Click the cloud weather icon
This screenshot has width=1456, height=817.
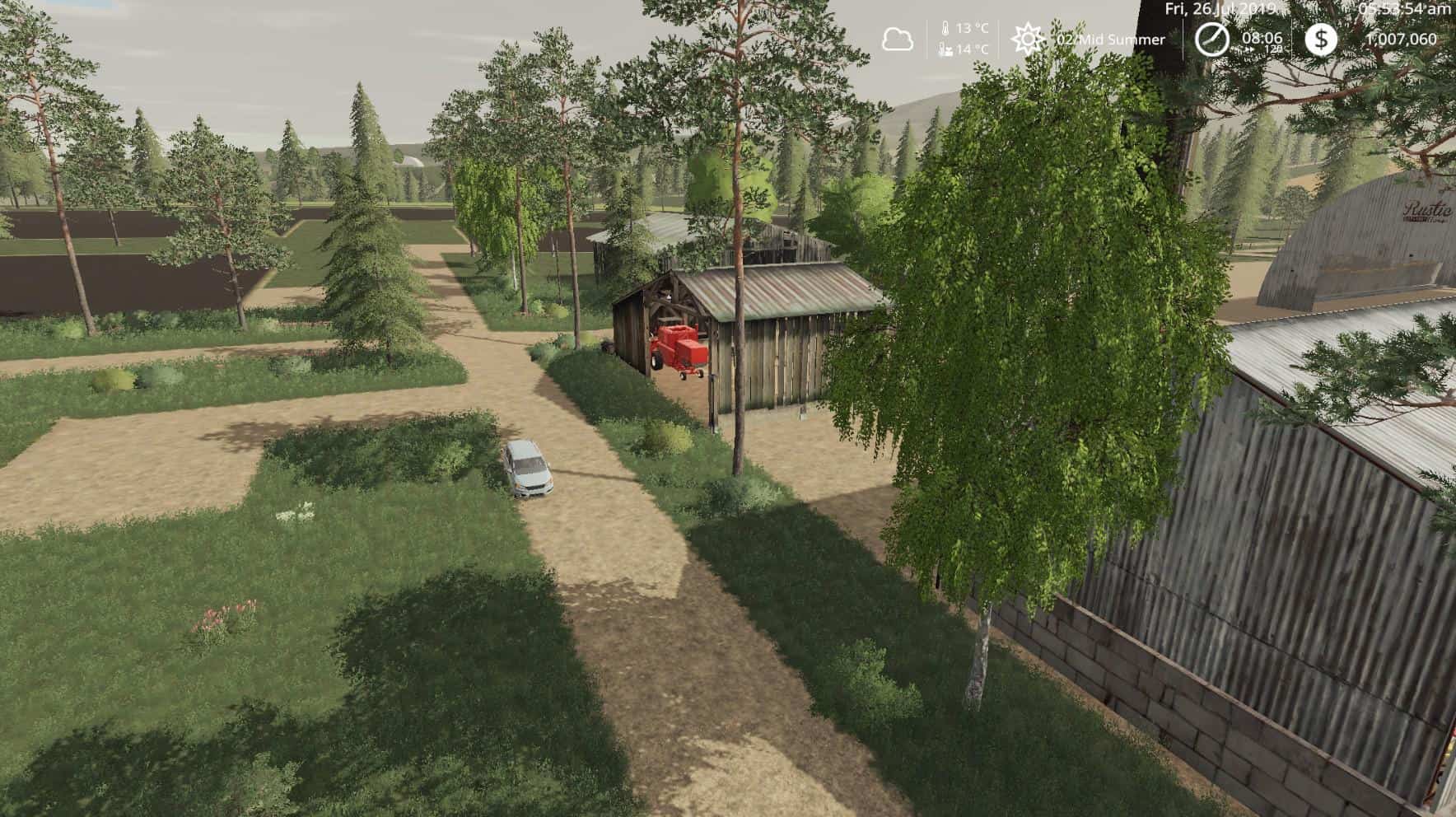click(x=898, y=37)
